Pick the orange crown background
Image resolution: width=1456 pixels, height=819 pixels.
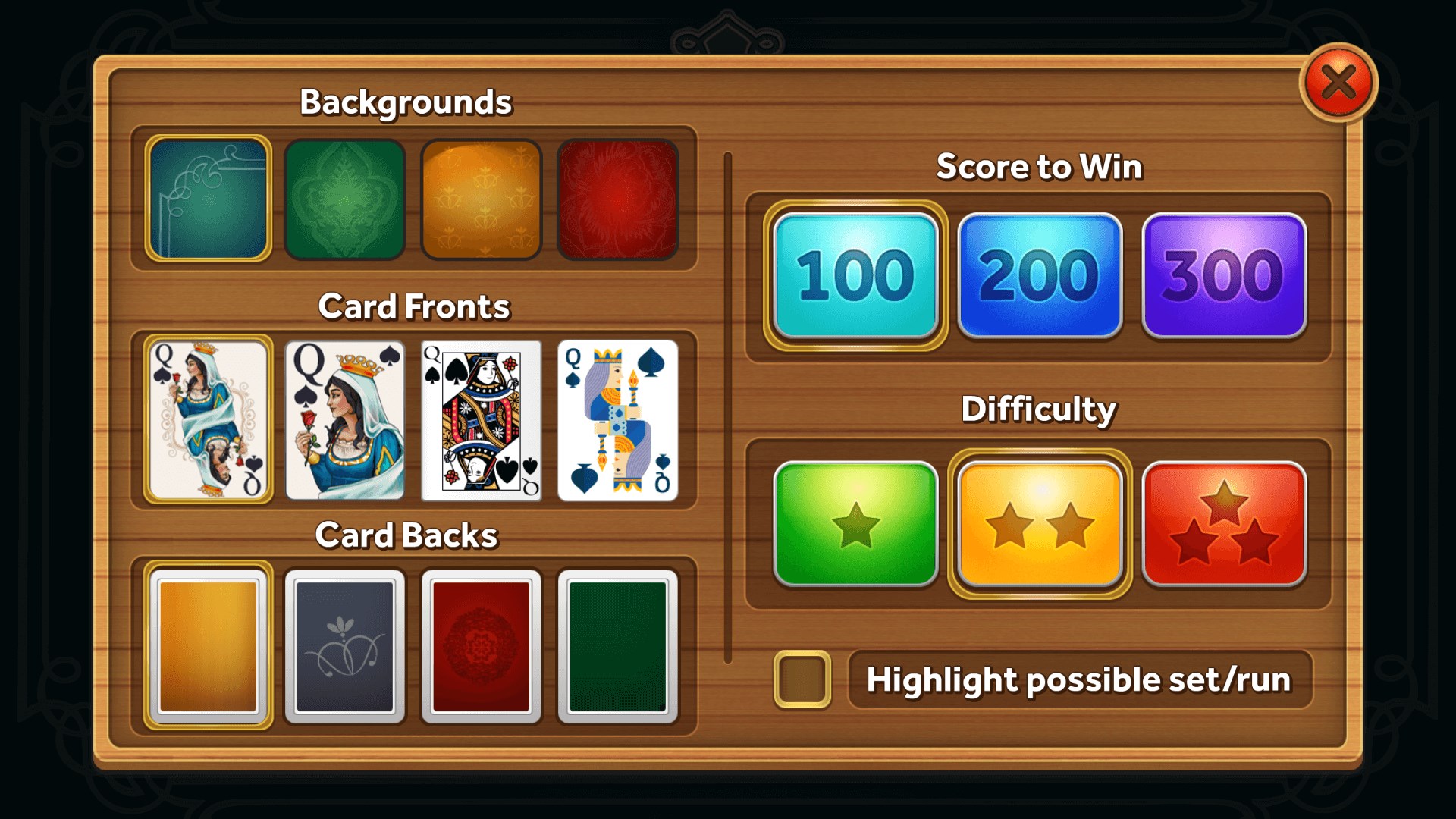pos(482,198)
